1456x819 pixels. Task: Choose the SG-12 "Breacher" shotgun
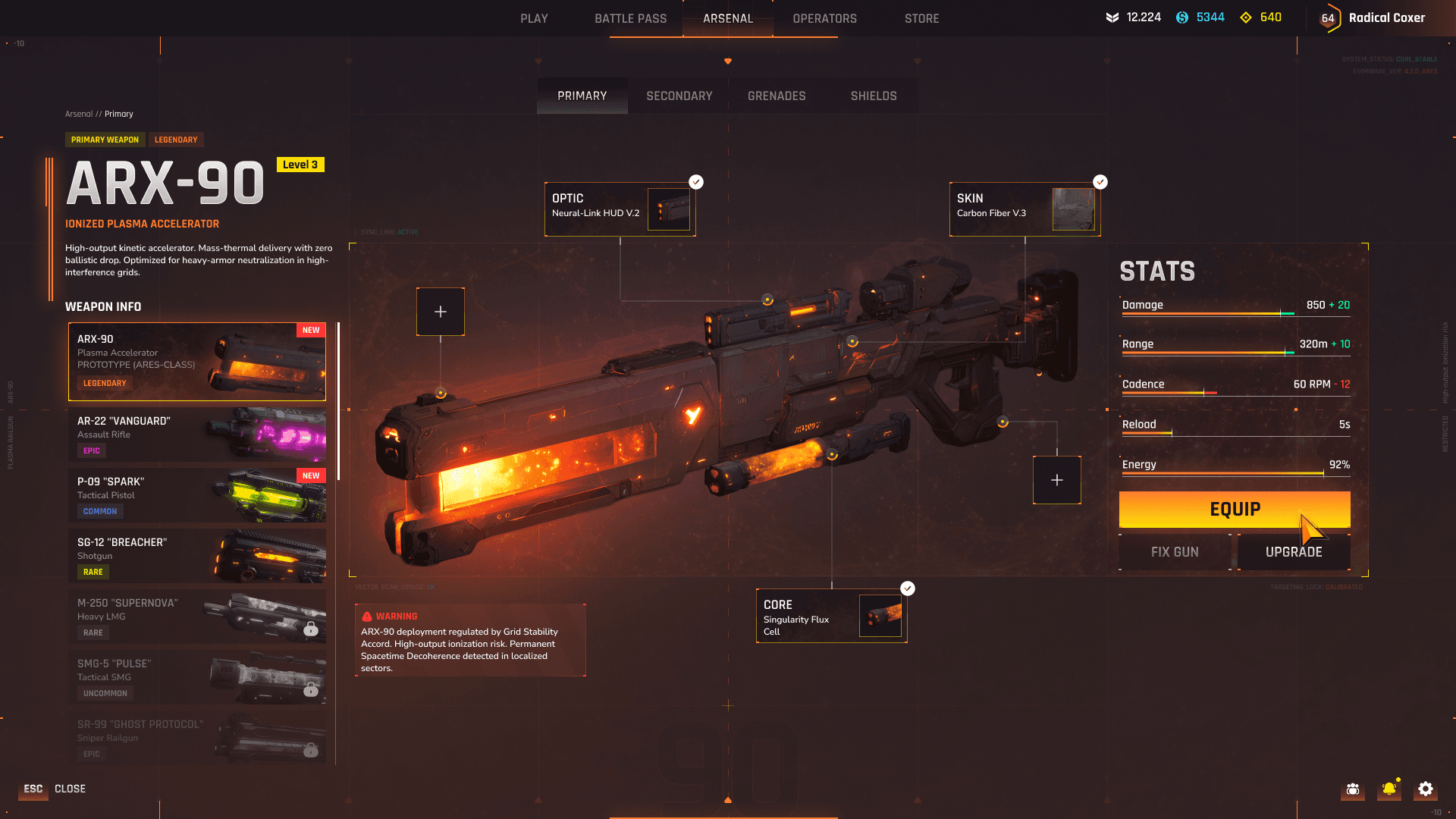(x=197, y=557)
